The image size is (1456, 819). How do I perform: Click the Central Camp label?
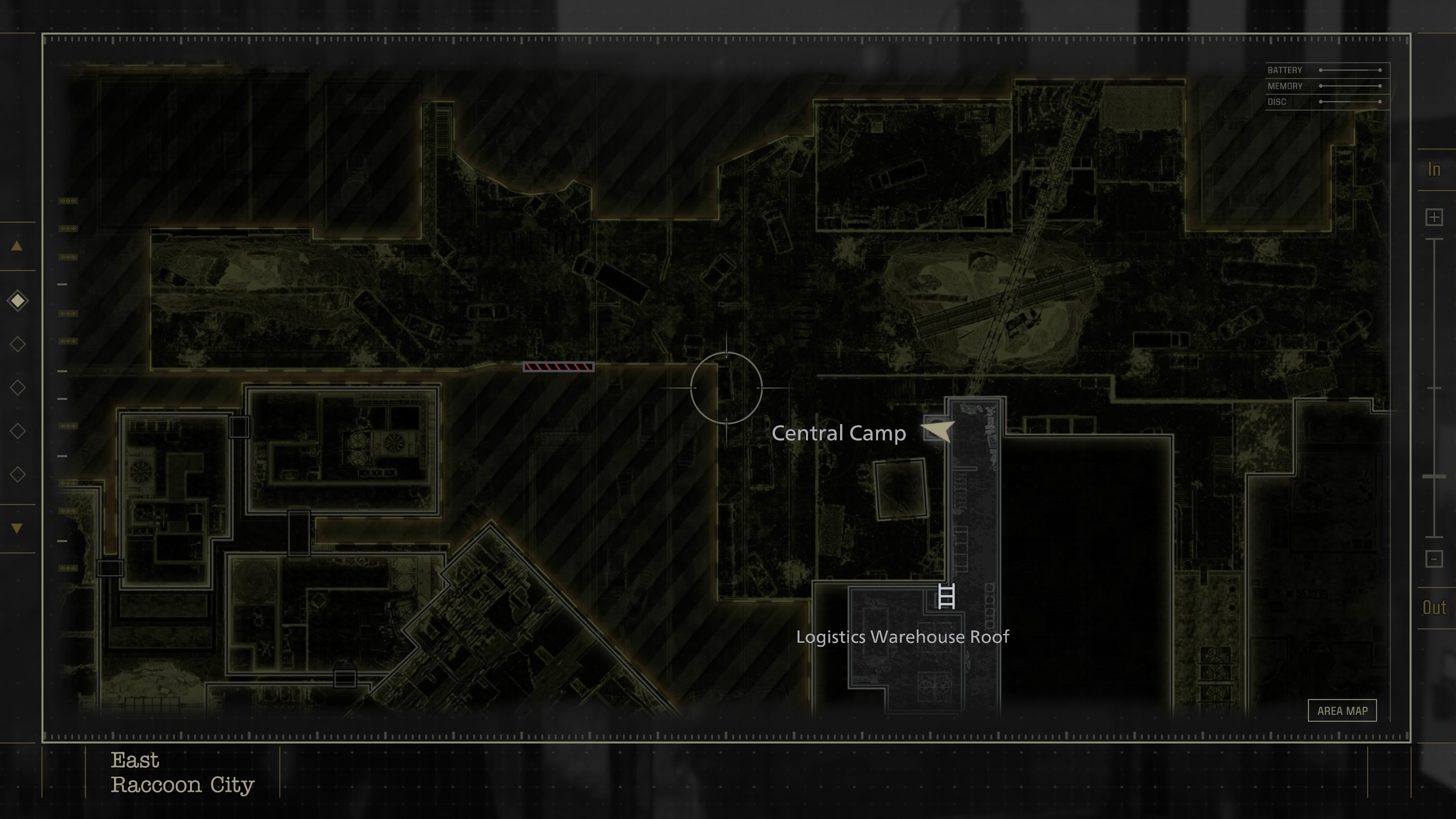tap(841, 433)
